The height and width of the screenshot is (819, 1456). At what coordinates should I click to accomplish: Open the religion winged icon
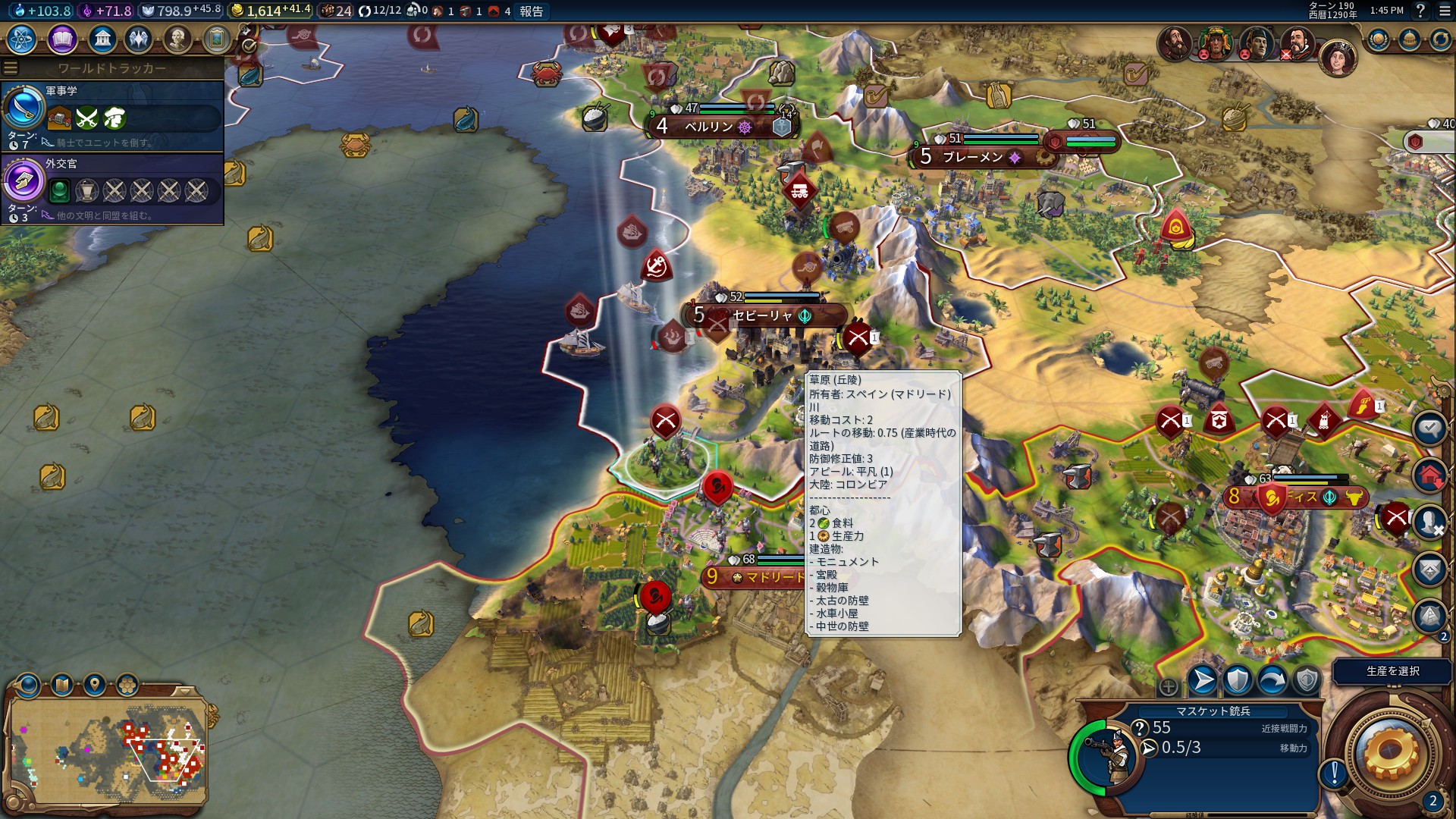coord(139,39)
